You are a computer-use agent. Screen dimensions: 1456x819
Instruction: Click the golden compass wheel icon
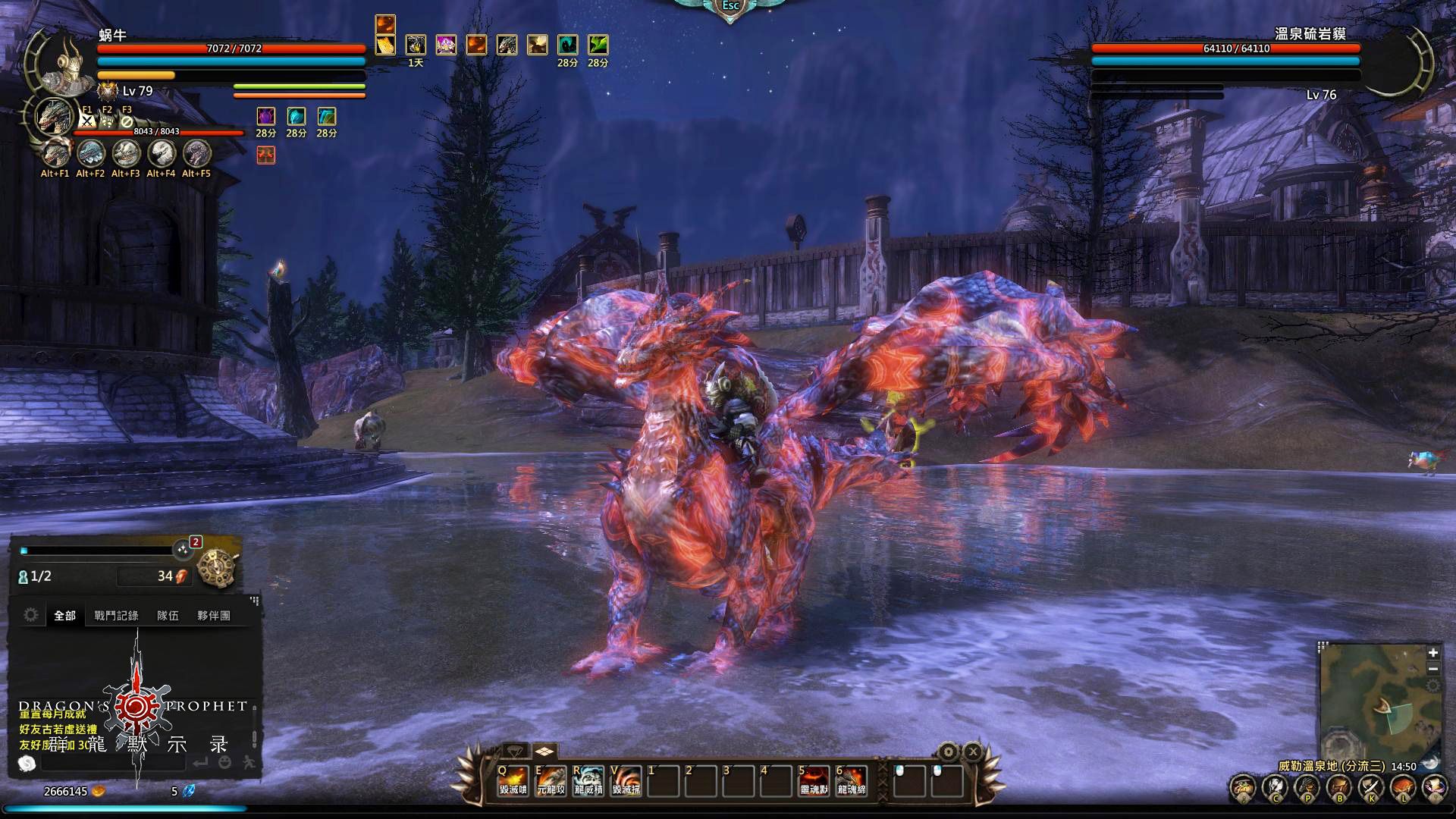click(x=218, y=566)
